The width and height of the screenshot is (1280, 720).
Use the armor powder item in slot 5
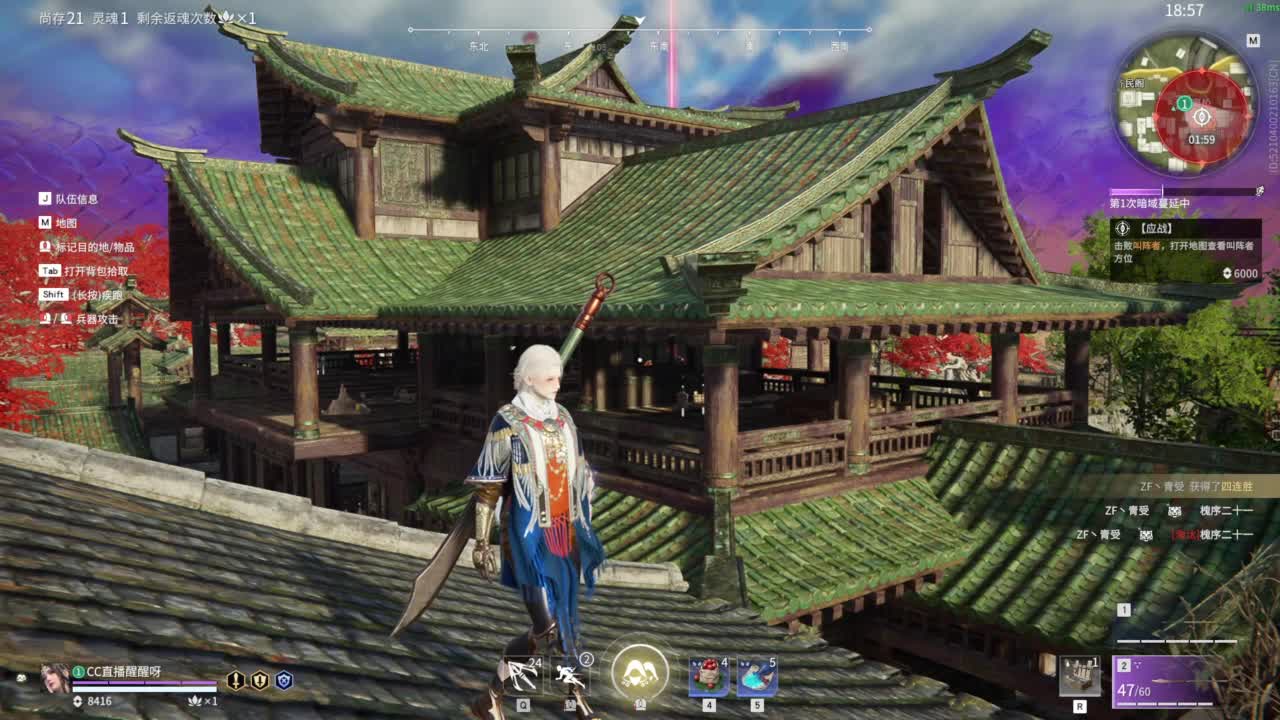click(x=757, y=676)
